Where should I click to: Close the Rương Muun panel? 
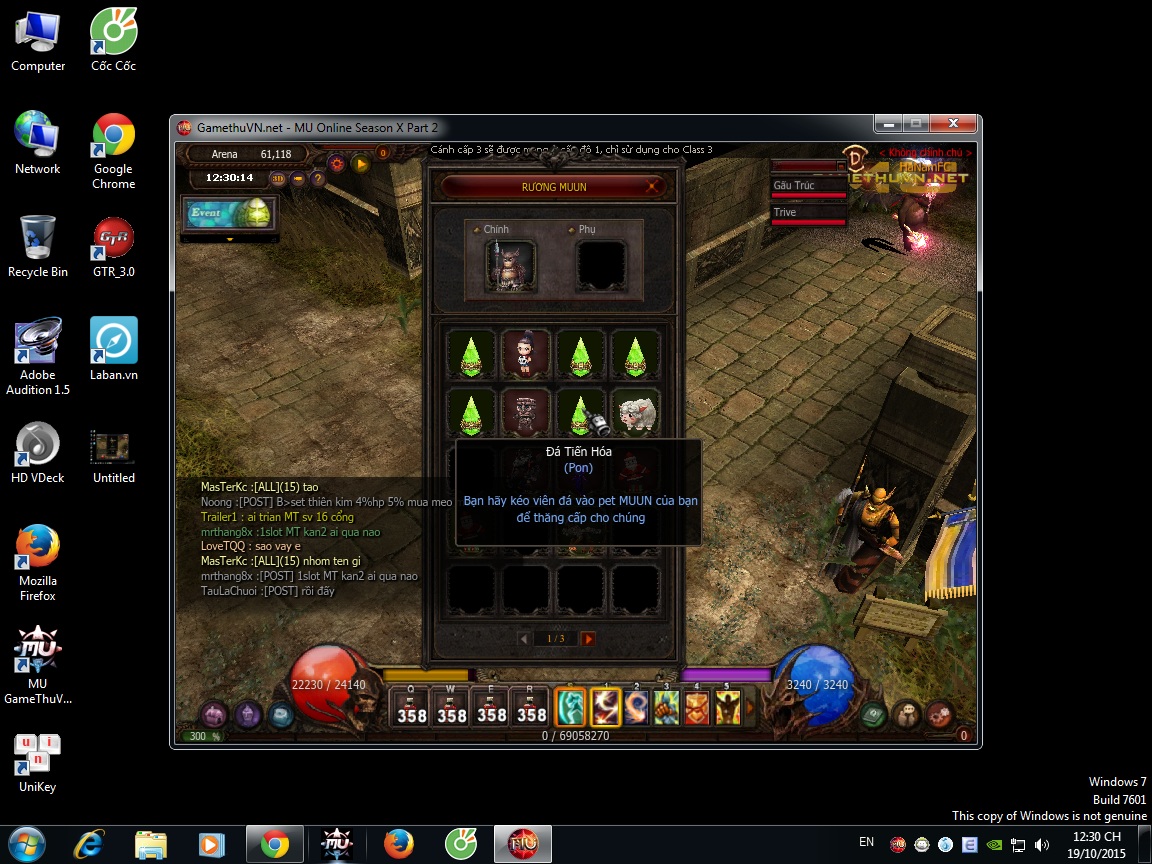652,186
